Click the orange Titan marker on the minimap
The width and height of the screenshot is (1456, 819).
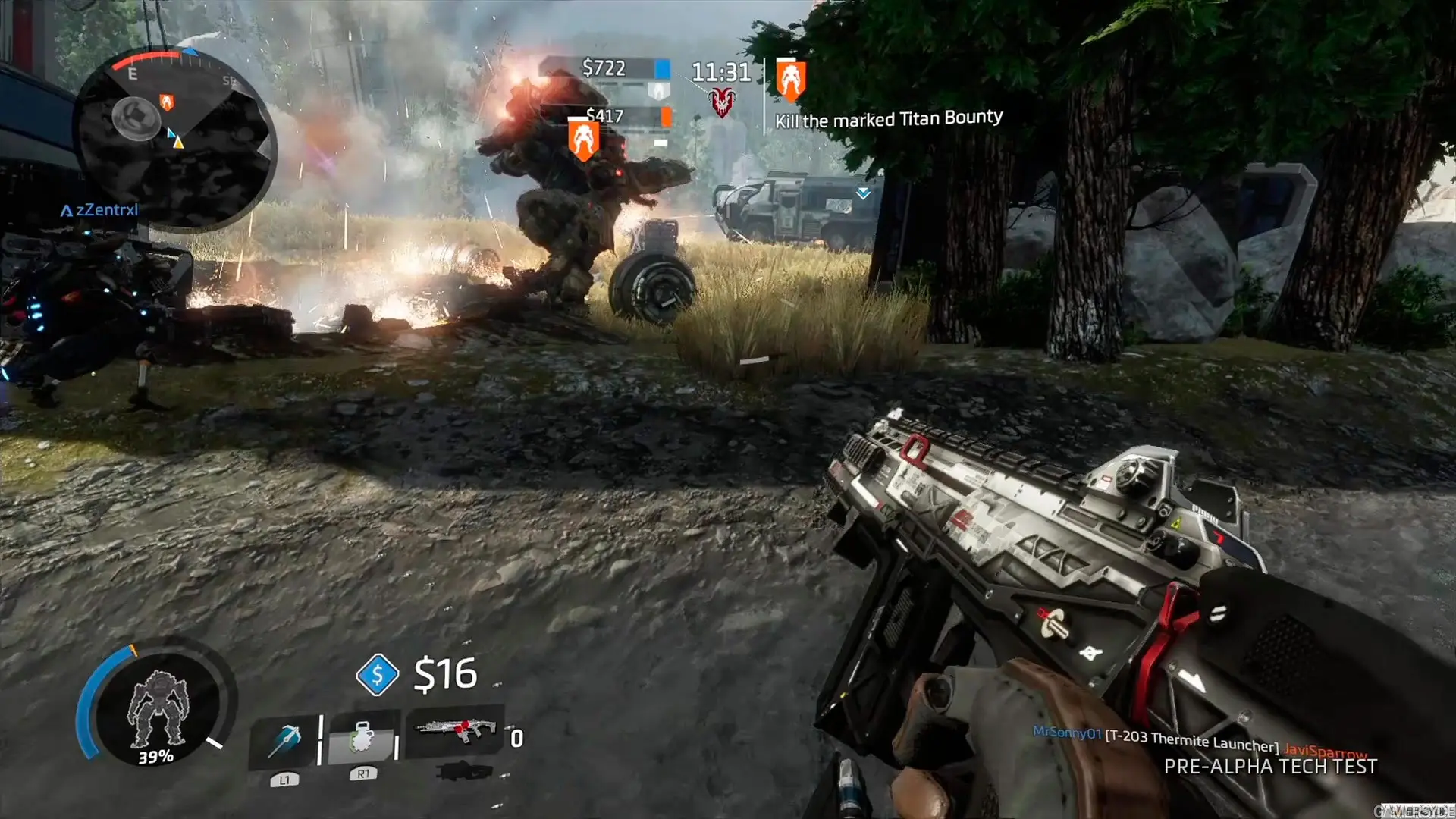[x=166, y=102]
